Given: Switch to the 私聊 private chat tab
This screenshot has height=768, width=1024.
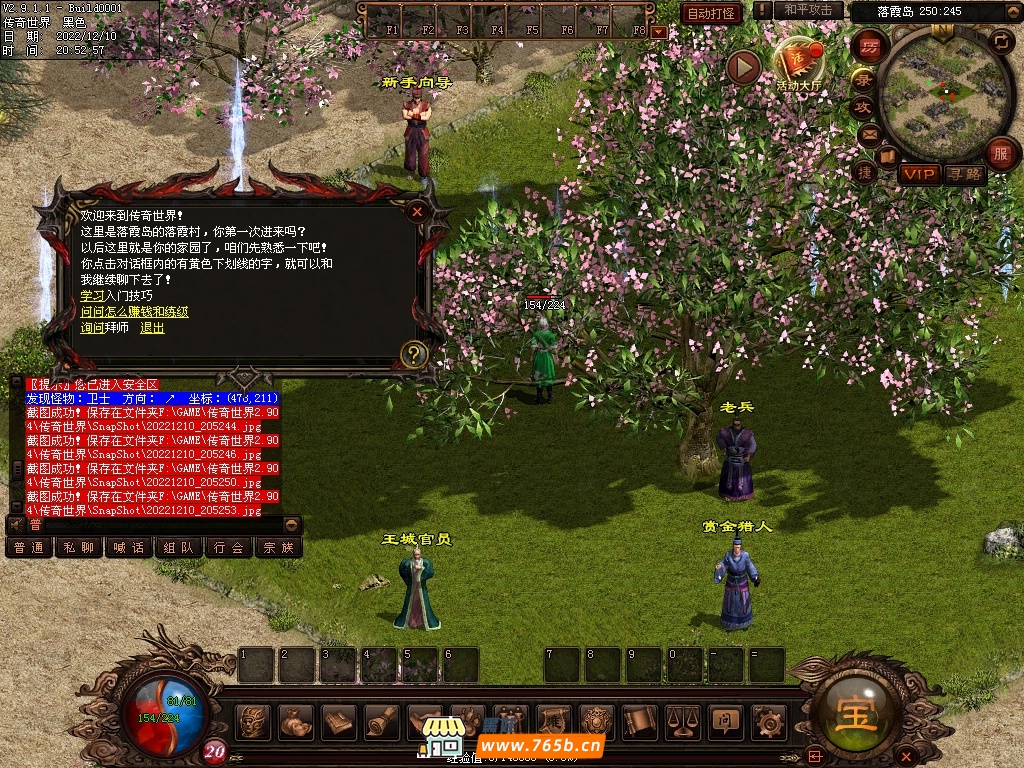Looking at the screenshot, I should [x=78, y=547].
